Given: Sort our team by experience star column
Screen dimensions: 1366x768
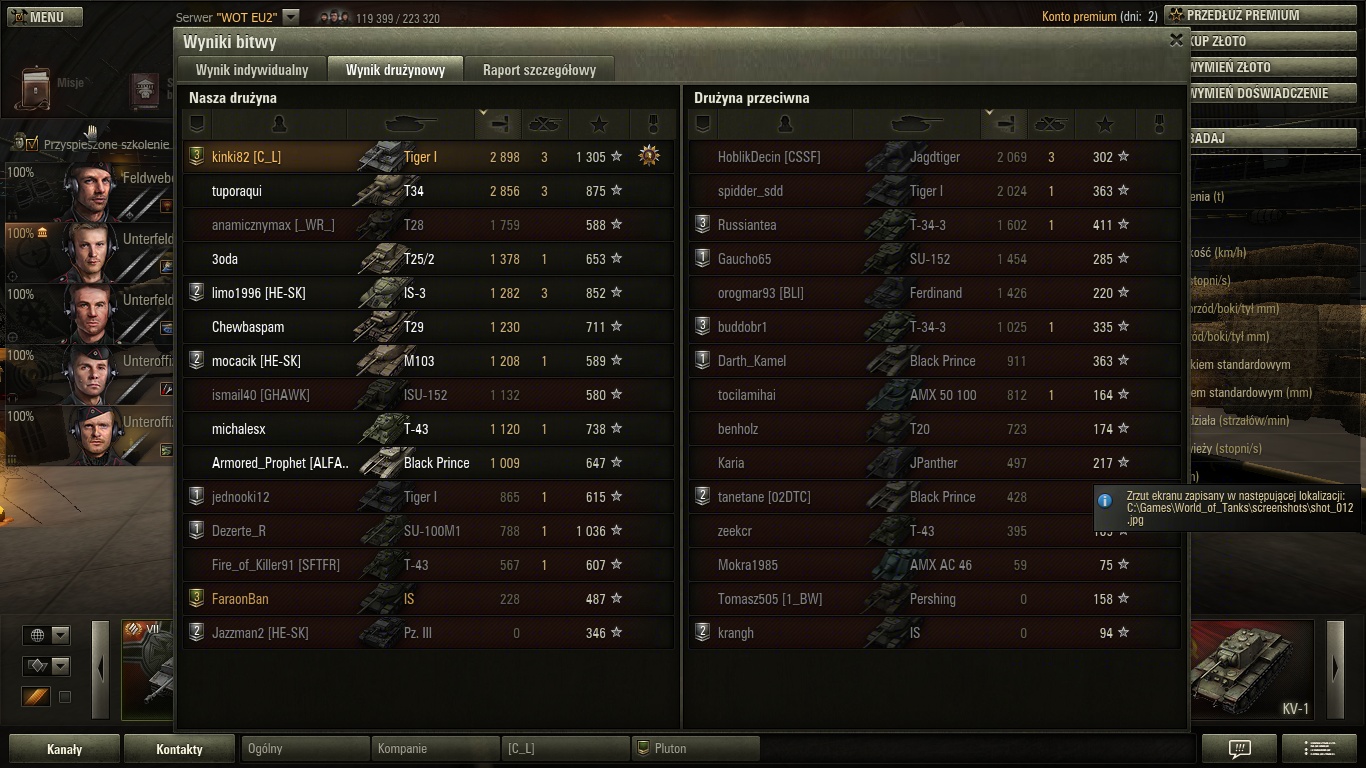Looking at the screenshot, I should (x=599, y=124).
